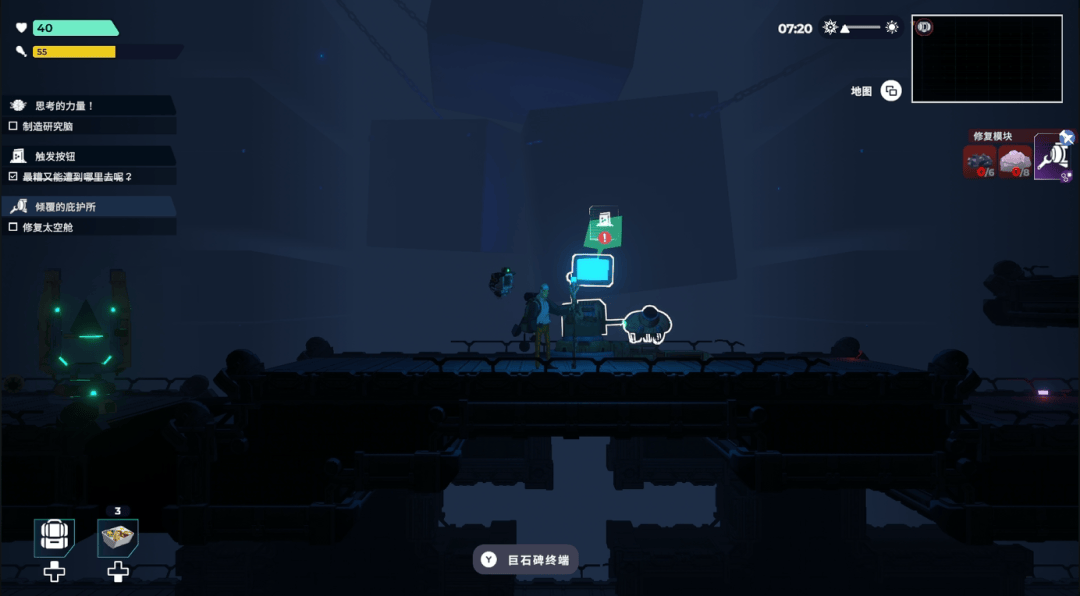Click the minimap panel
This screenshot has width=1080, height=596.
(986, 59)
